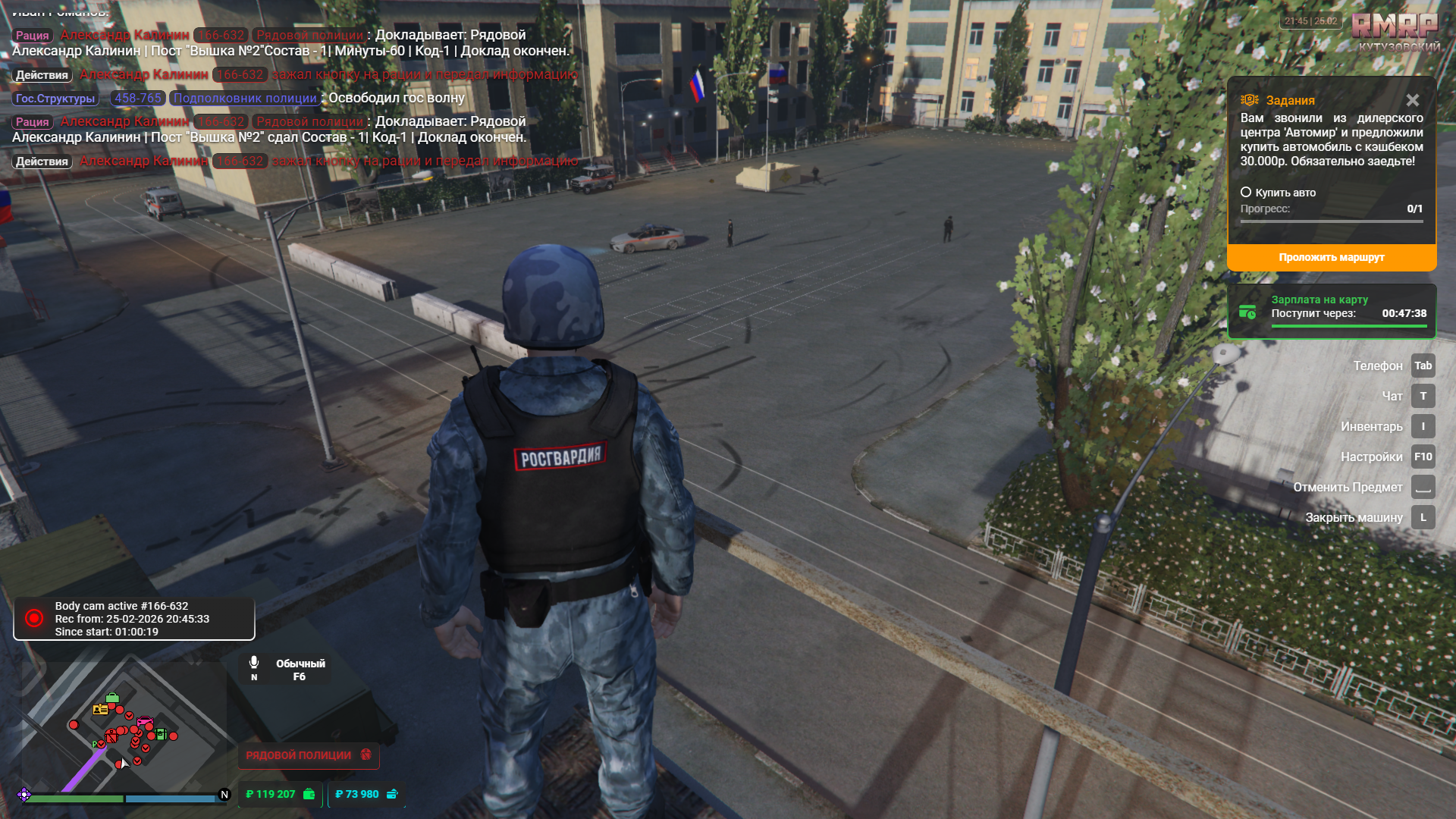This screenshot has width=1456, height=819.
Task: Click the bank card balance 73 980
Action: point(366,794)
